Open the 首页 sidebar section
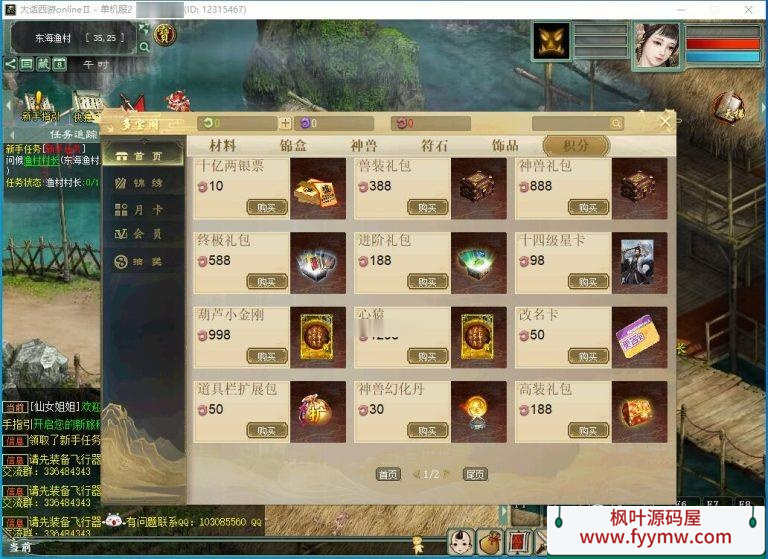 [x=144, y=155]
